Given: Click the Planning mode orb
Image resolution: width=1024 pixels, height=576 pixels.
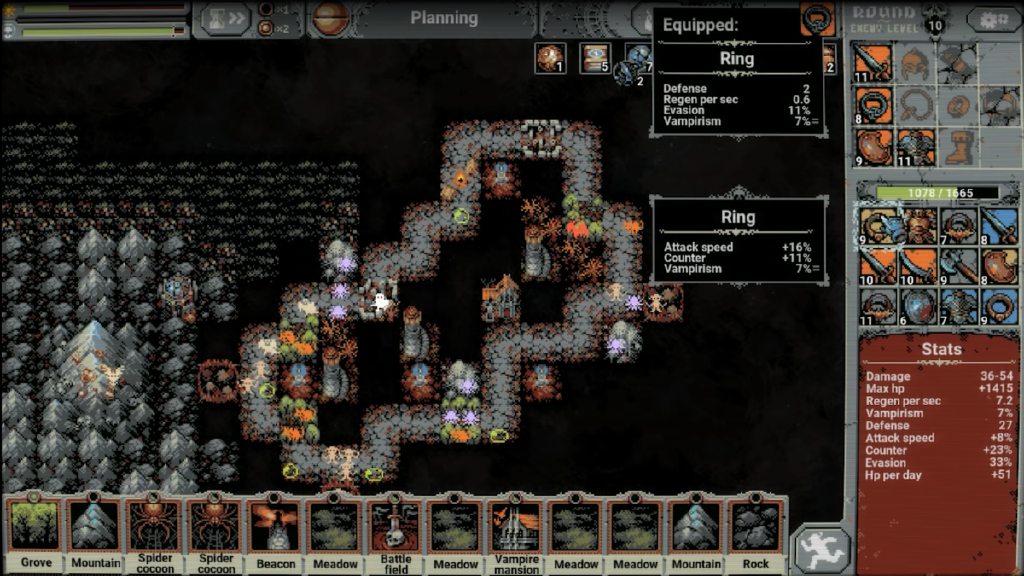Looking at the screenshot, I should [331, 18].
